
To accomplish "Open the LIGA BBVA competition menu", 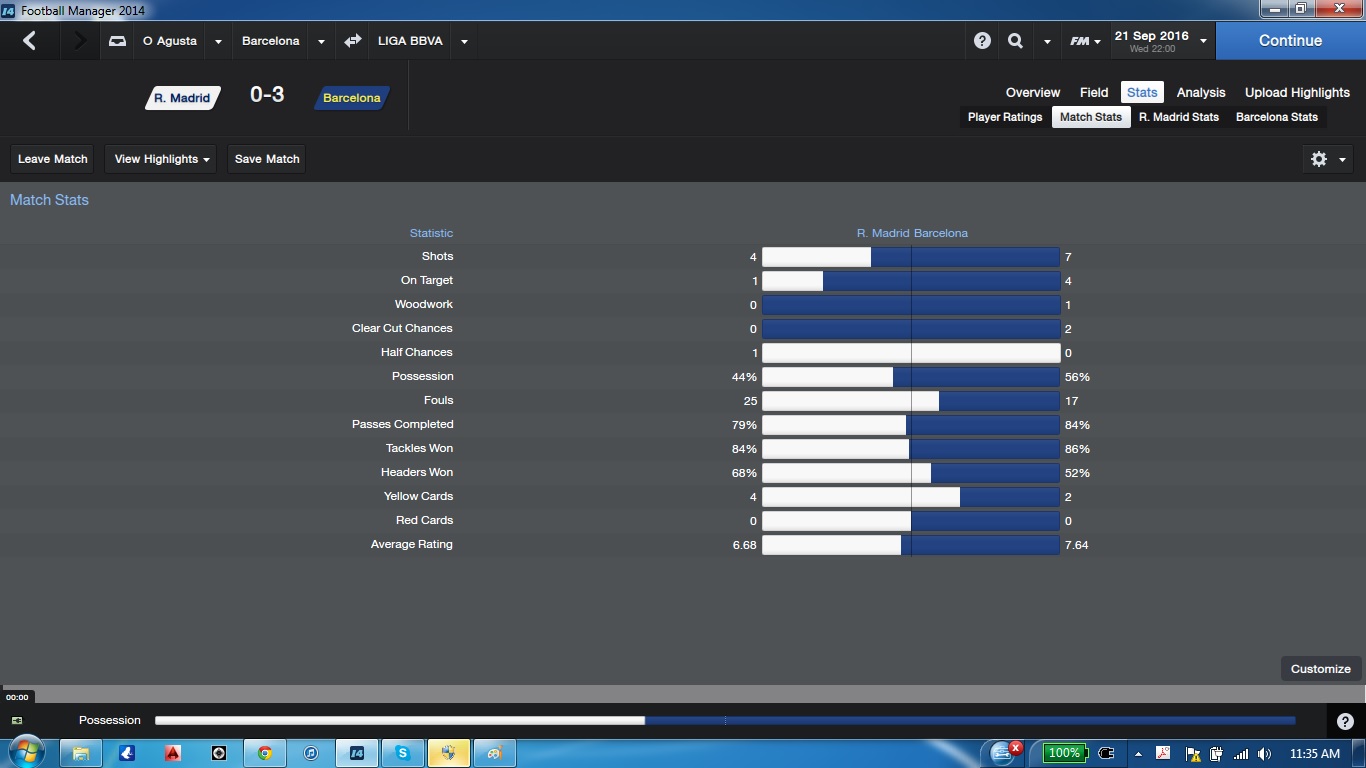I will tap(410, 41).
